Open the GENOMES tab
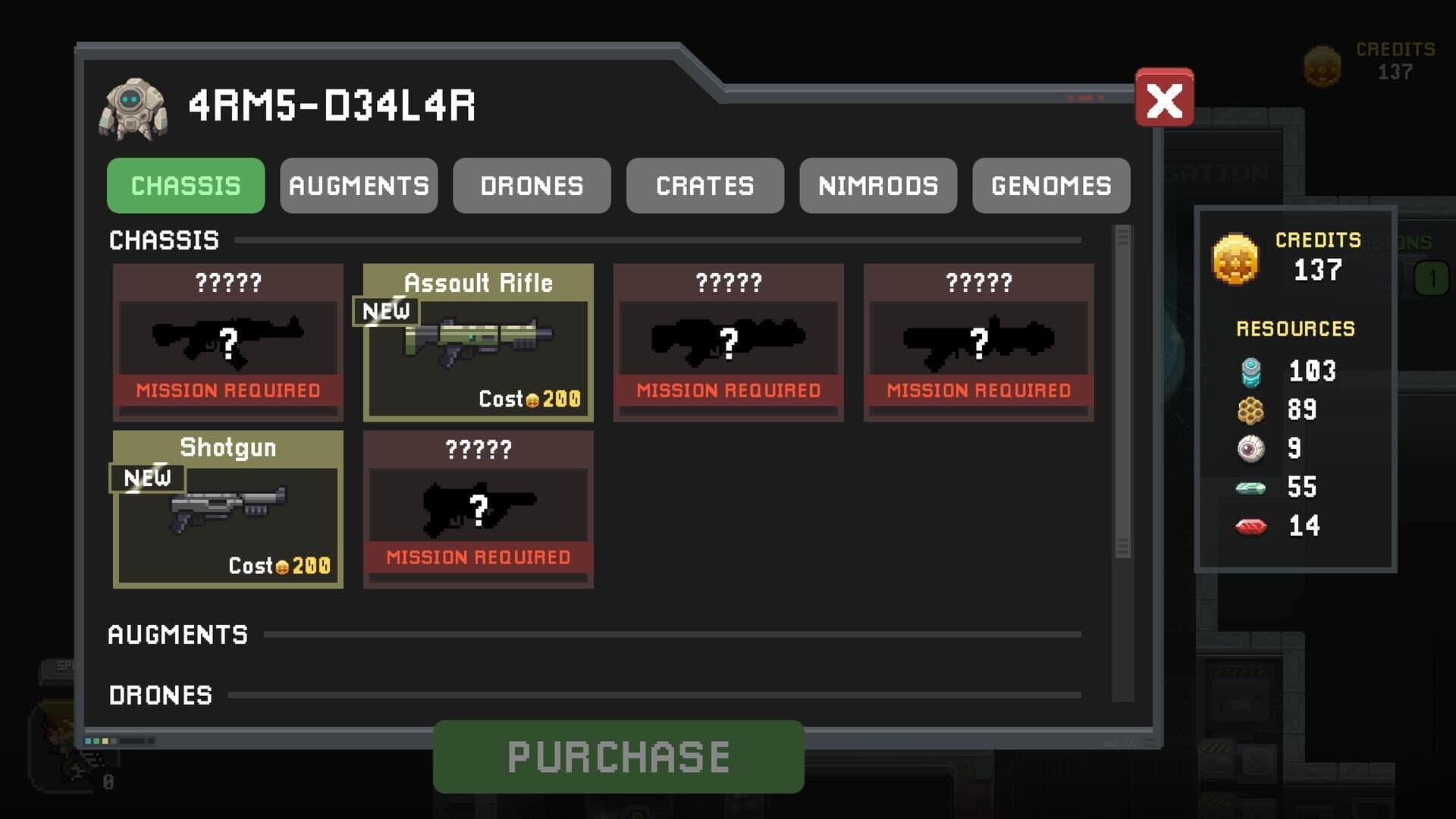 coord(1050,186)
